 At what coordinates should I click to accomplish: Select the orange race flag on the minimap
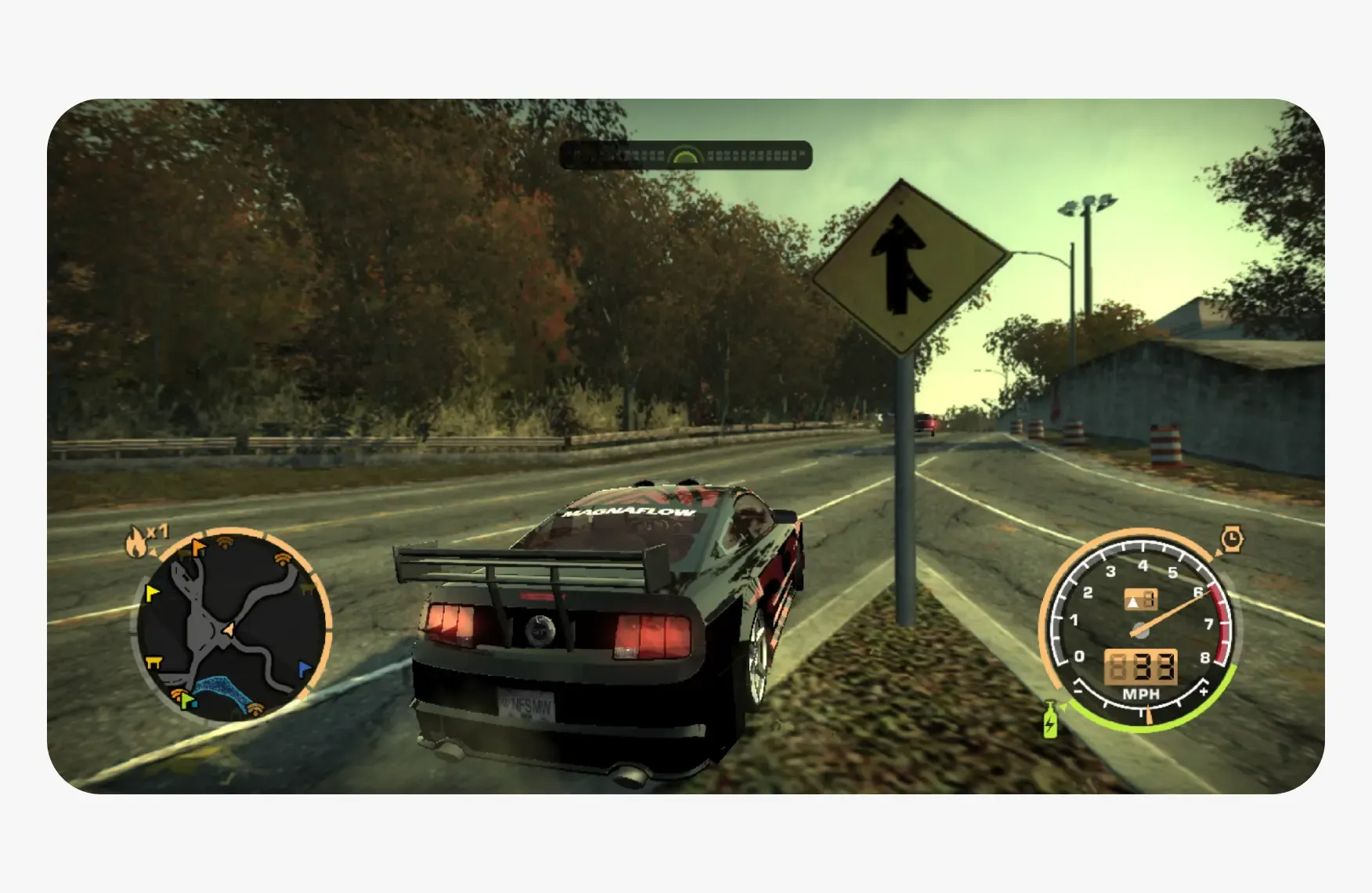(197, 548)
